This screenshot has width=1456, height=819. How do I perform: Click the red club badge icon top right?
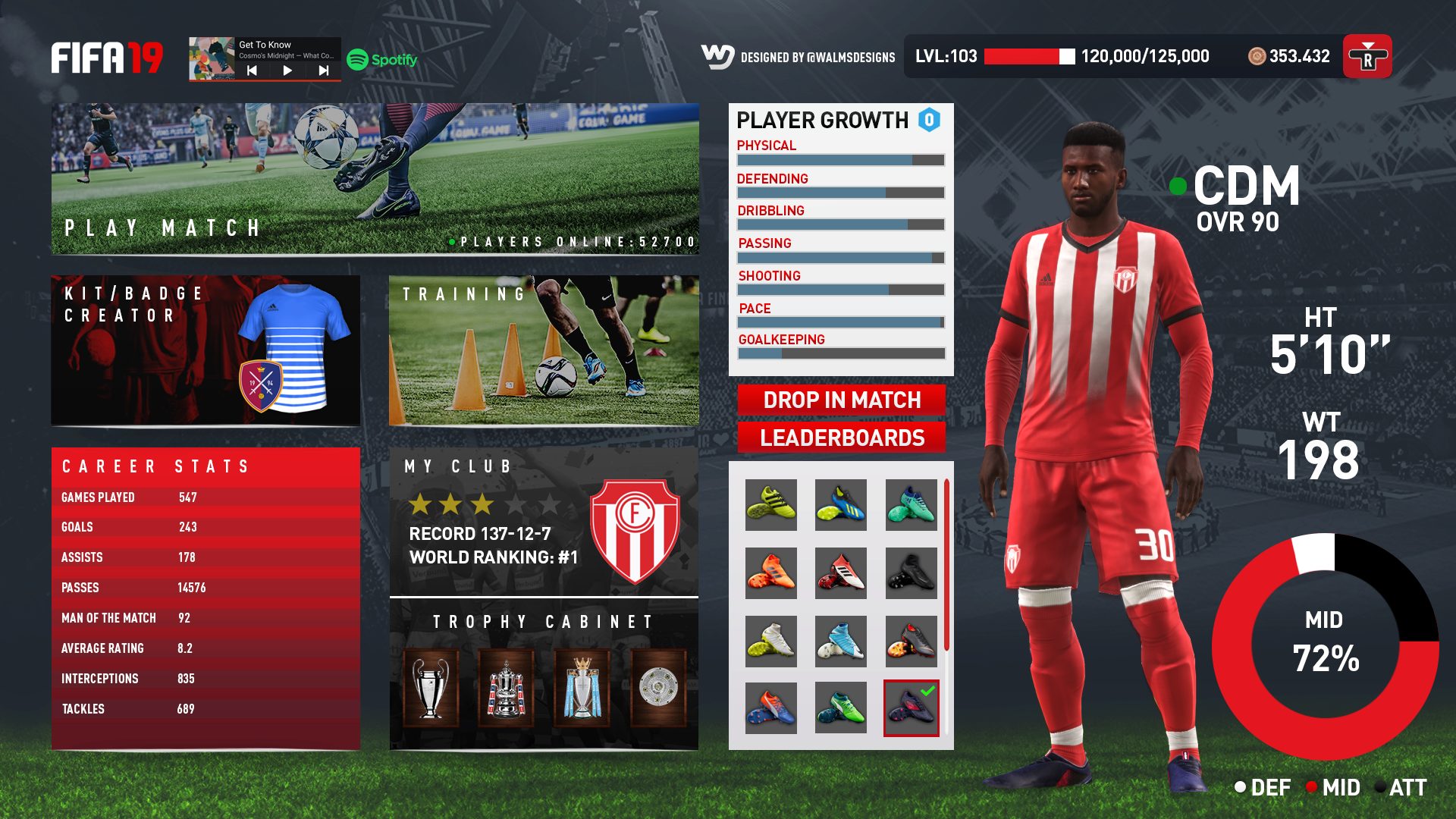(1367, 56)
